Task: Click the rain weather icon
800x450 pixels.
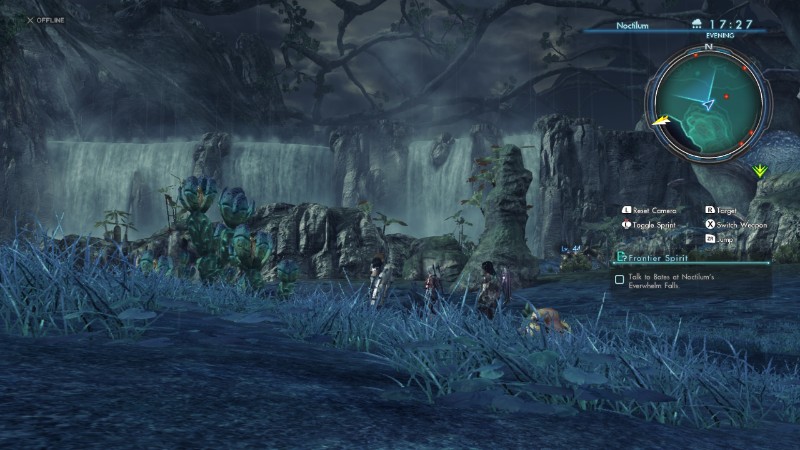Action: point(697,23)
